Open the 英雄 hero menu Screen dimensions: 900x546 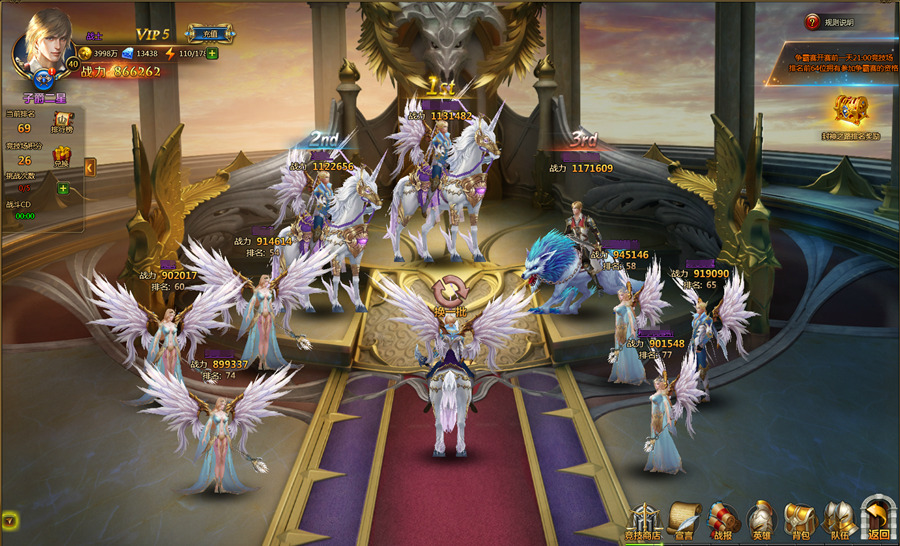(761, 520)
